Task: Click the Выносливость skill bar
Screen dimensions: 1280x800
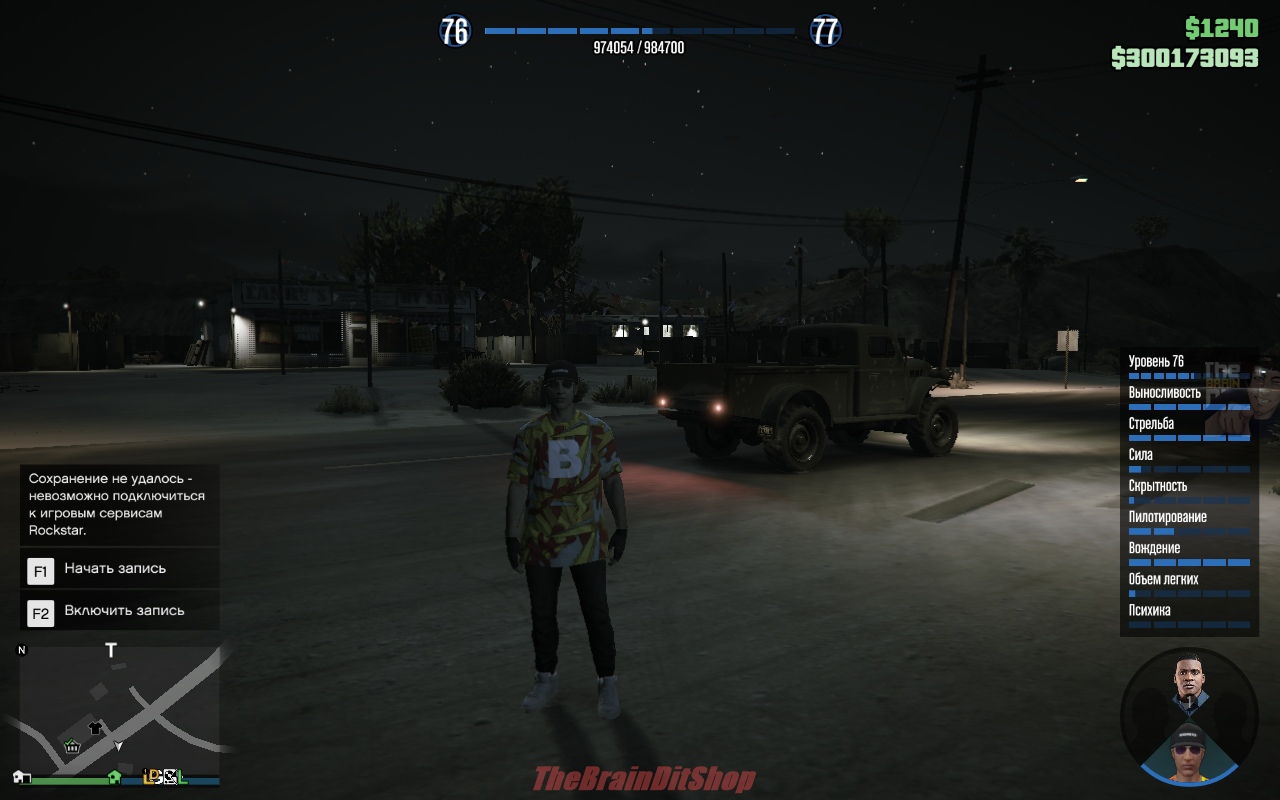Action: (x=1188, y=406)
